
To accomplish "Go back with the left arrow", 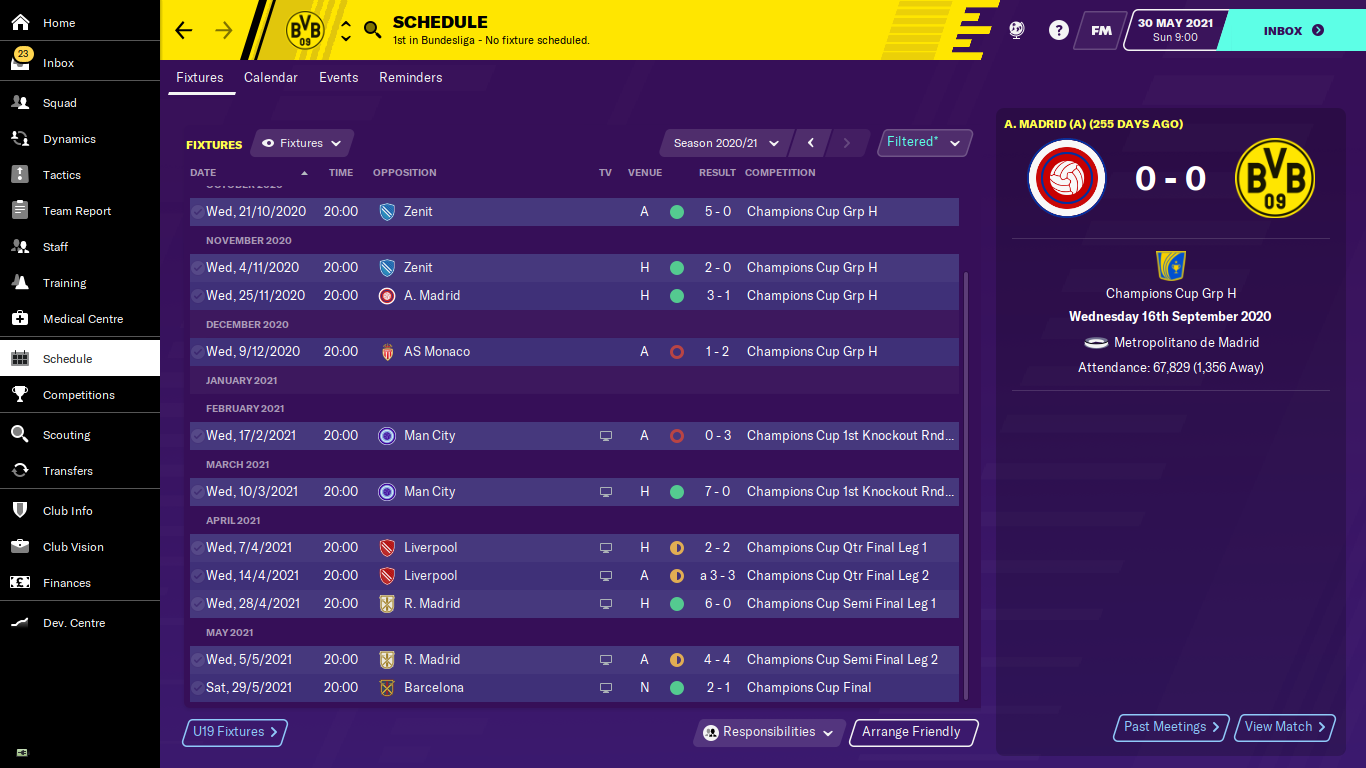I will coord(184,30).
